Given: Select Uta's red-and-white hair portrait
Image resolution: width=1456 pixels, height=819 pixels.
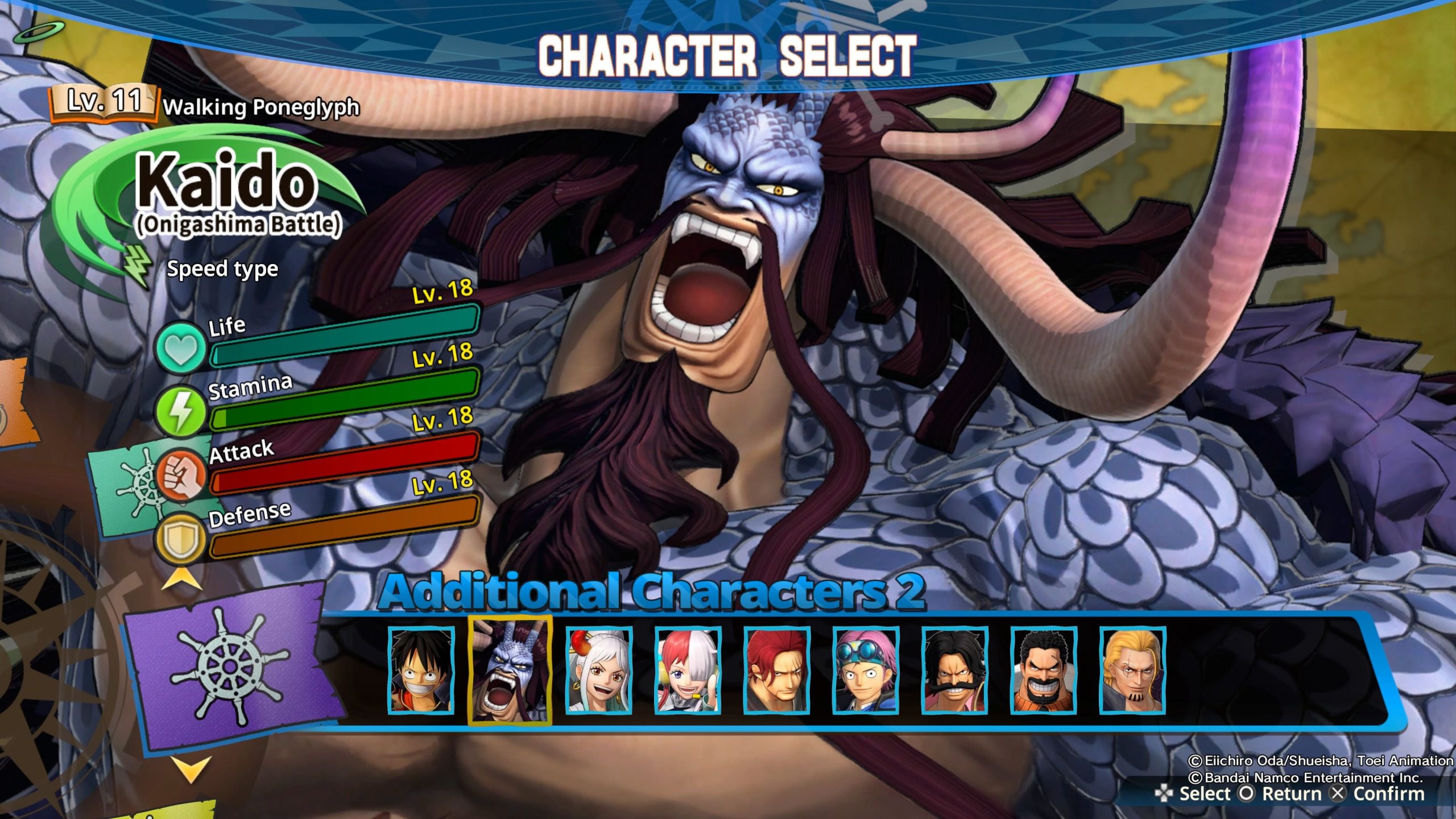Looking at the screenshot, I should (x=688, y=670).
